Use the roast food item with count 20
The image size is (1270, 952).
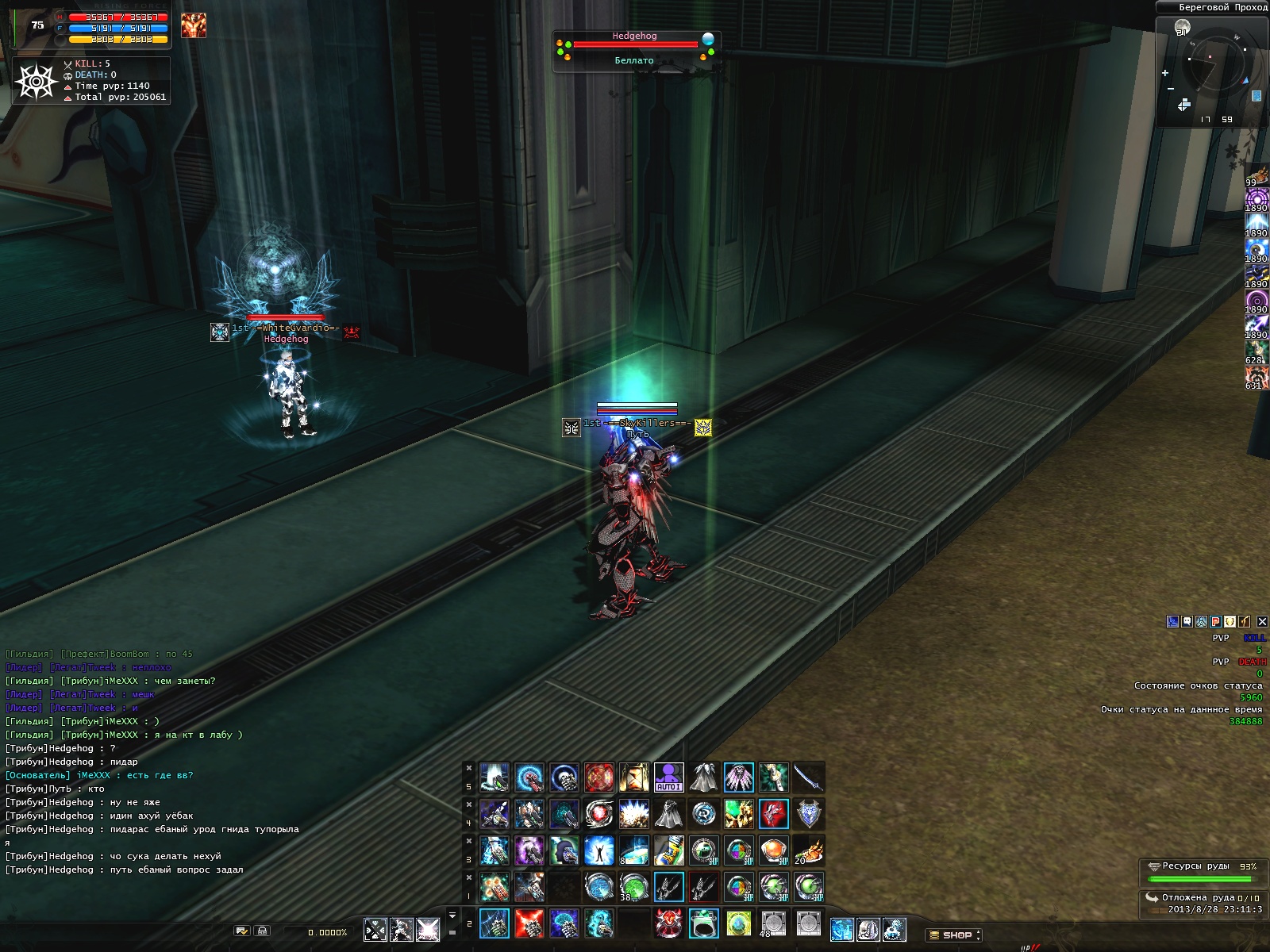click(x=808, y=850)
